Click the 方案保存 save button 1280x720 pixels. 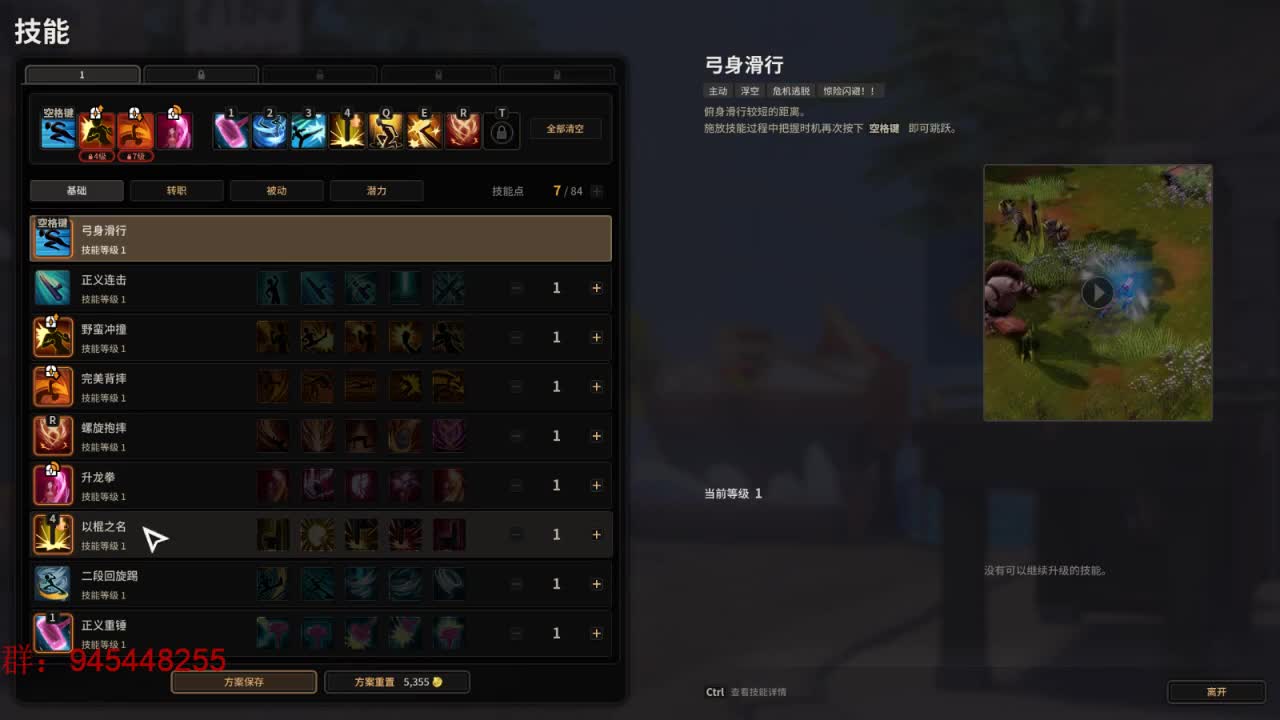click(x=243, y=681)
